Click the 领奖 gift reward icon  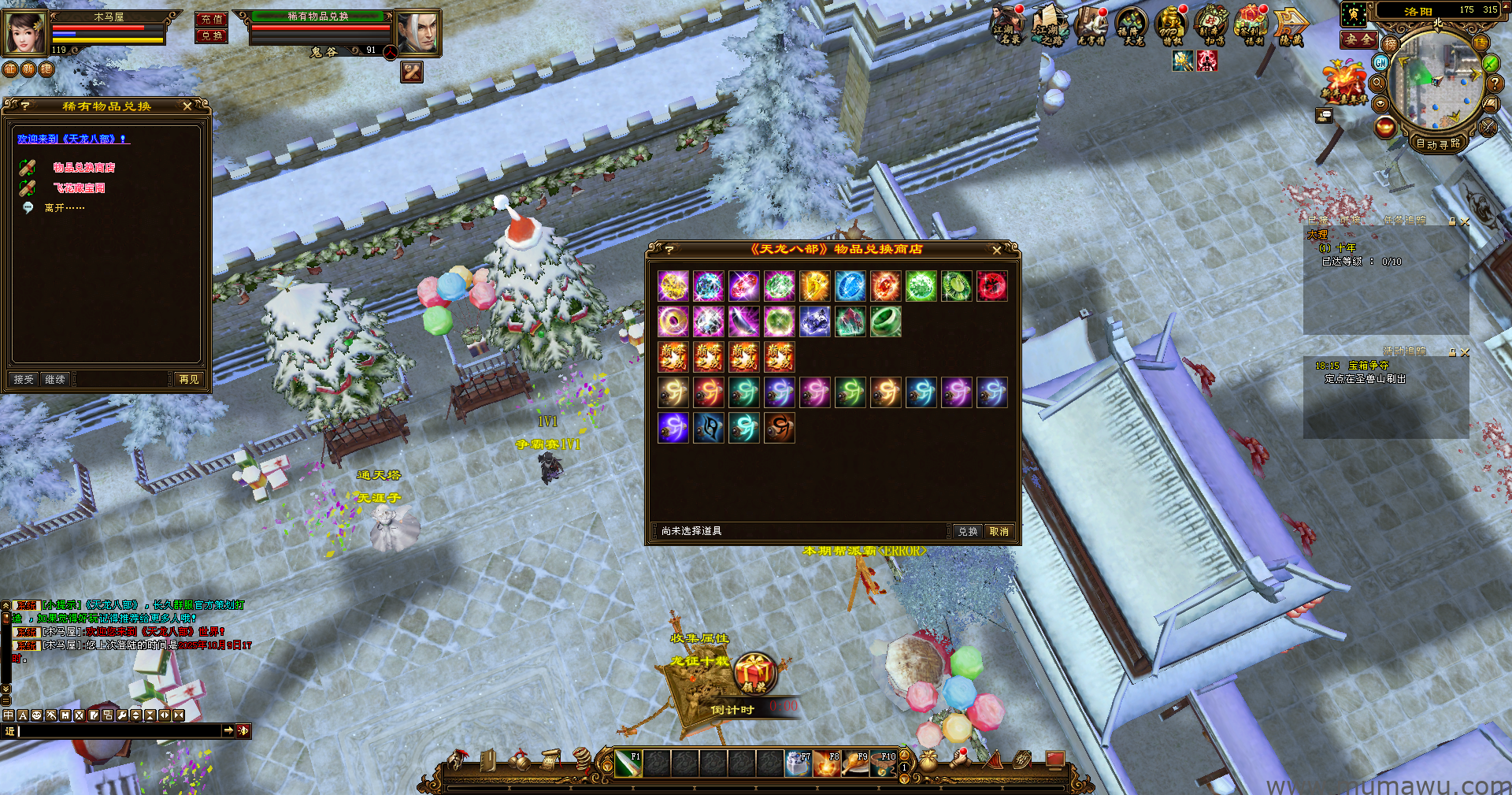(x=754, y=674)
